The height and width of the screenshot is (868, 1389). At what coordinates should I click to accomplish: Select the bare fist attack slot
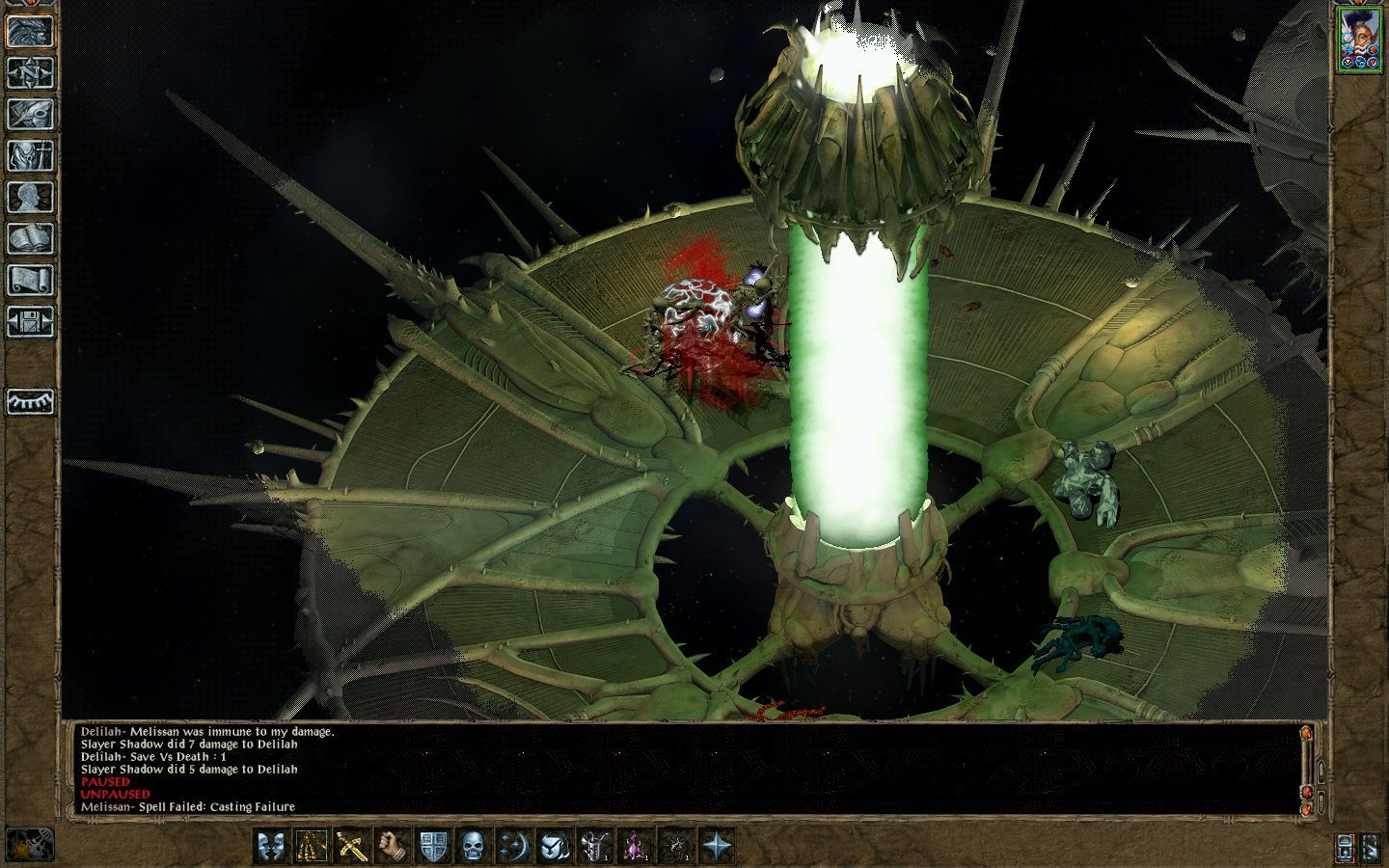point(394,847)
